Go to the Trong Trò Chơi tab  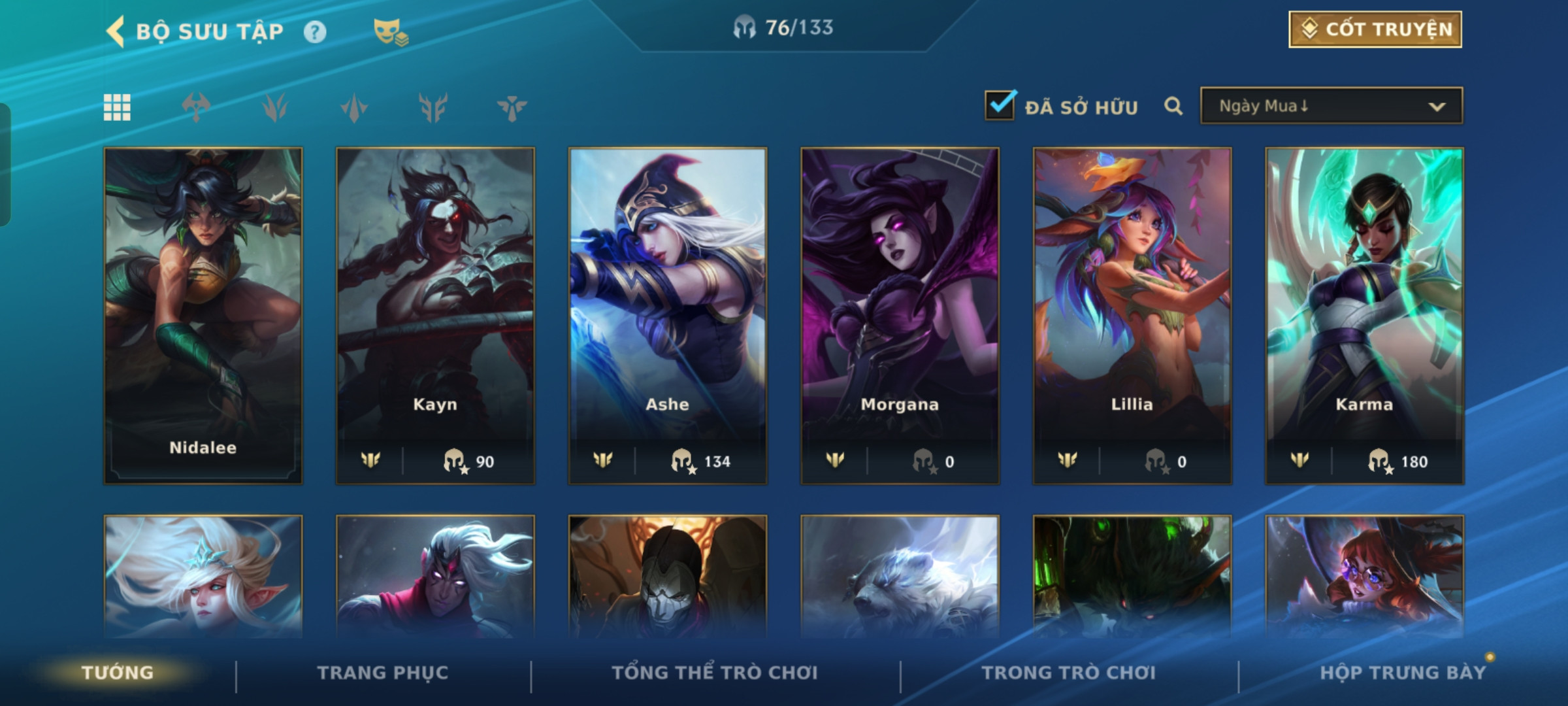pos(1069,673)
